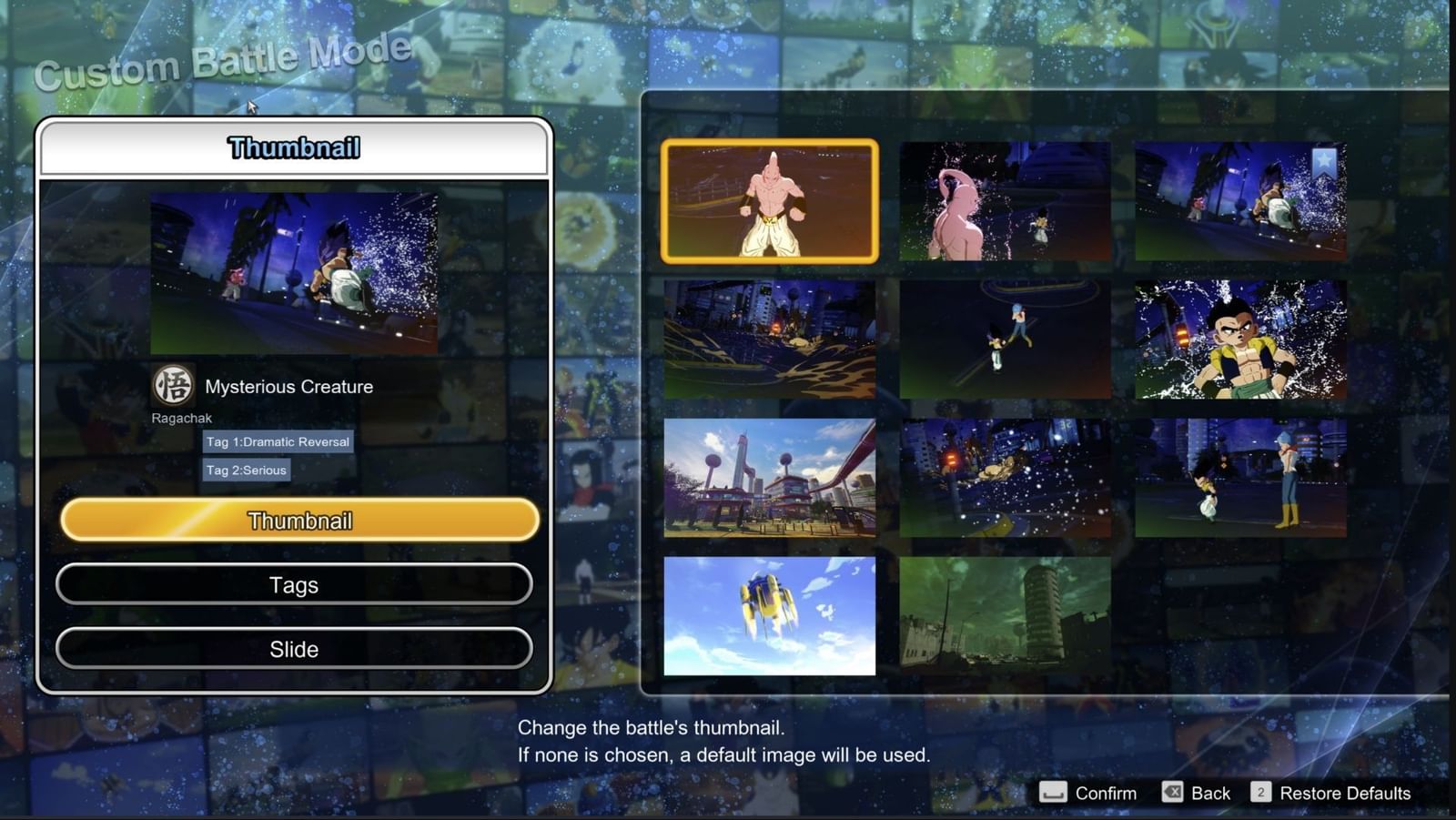Click Restore Defaults in the bottom bar

pyautogui.click(x=1345, y=793)
